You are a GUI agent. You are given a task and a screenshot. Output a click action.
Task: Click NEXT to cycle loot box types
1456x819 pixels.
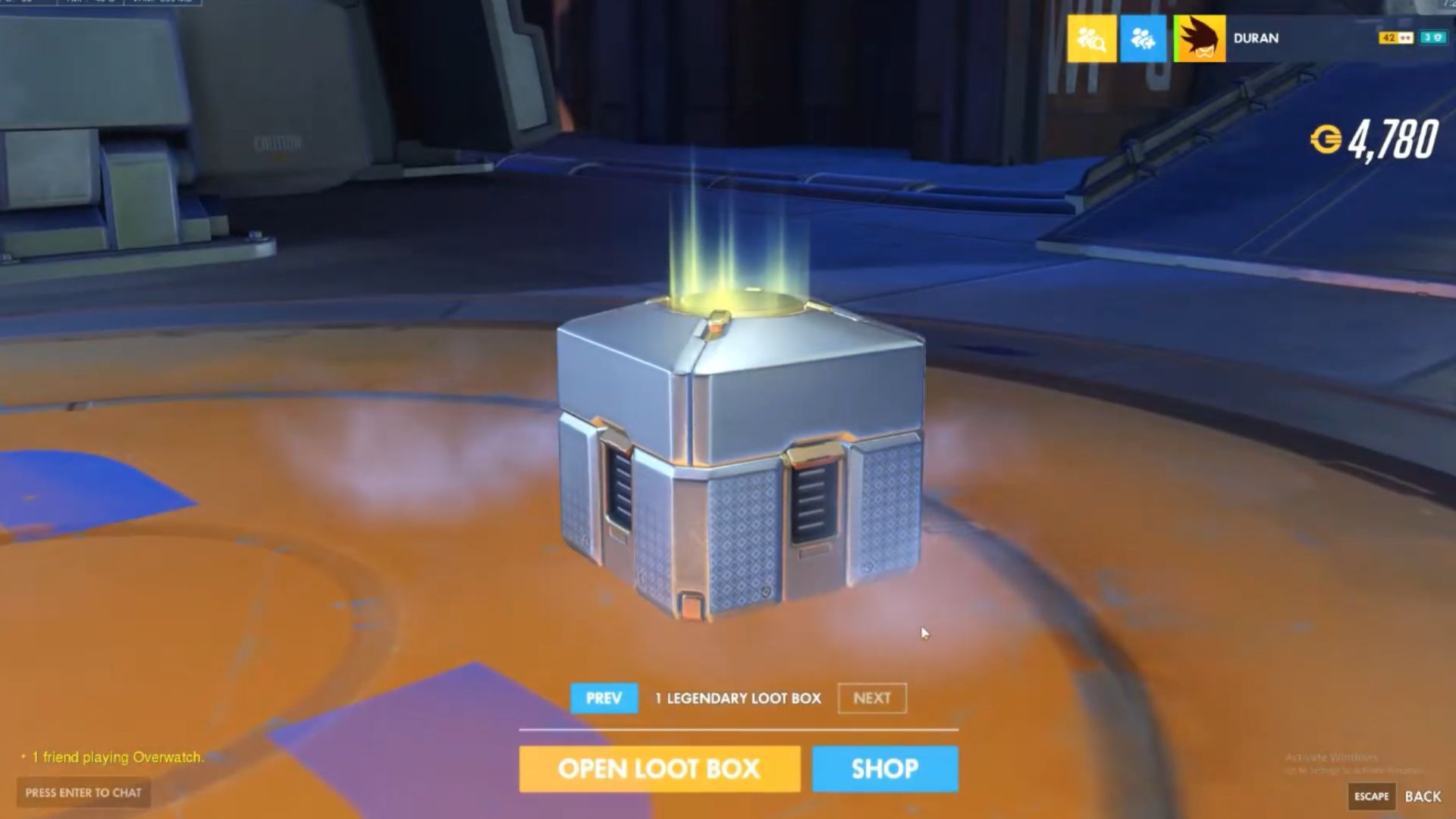click(871, 698)
